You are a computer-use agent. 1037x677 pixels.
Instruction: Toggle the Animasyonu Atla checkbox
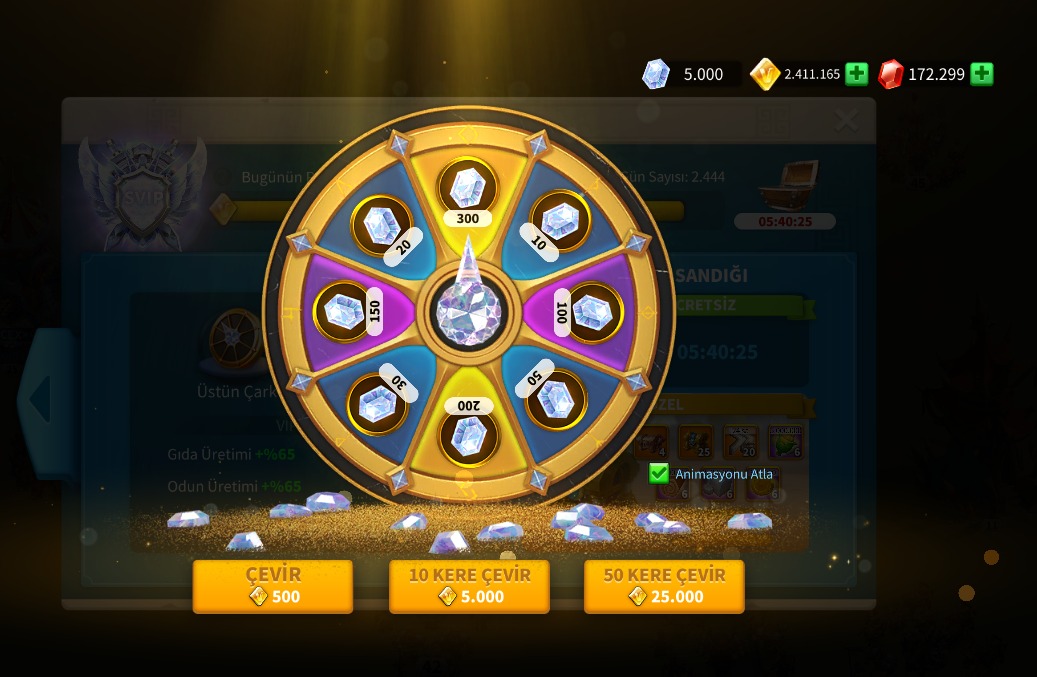click(x=659, y=473)
